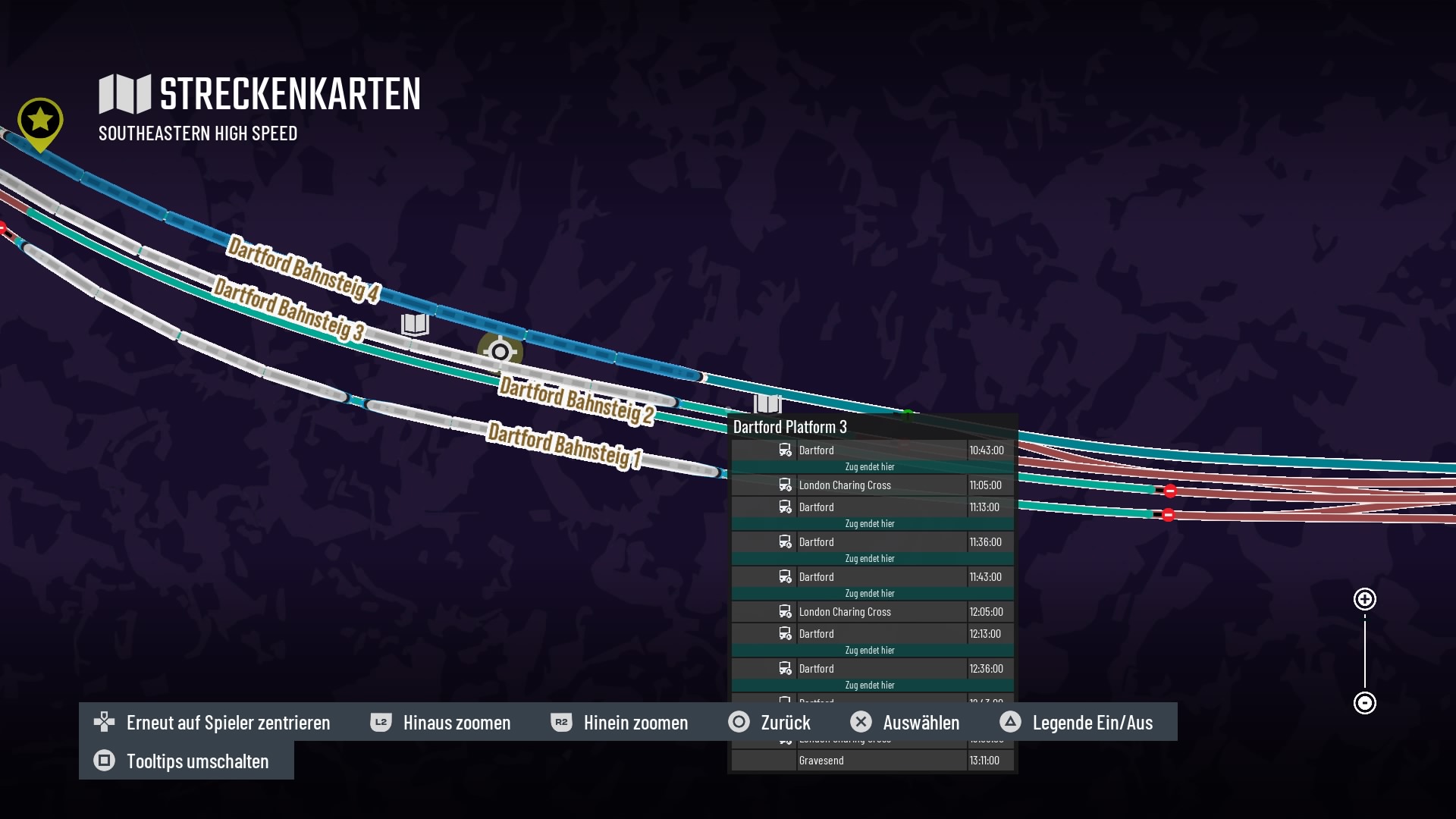Click the zoom-out minus button on the map
Image resolution: width=1456 pixels, height=819 pixels.
(1365, 703)
